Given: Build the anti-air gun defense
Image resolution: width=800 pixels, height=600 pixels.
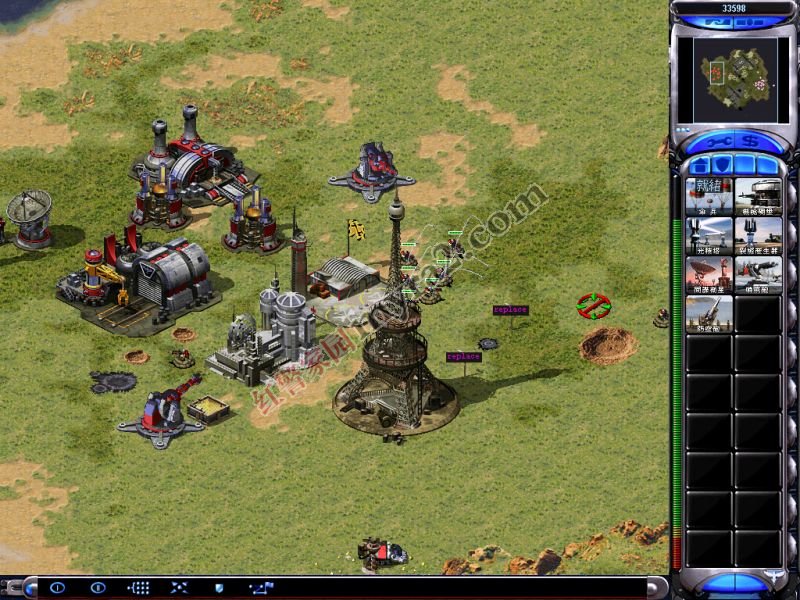Looking at the screenshot, I should [709, 314].
